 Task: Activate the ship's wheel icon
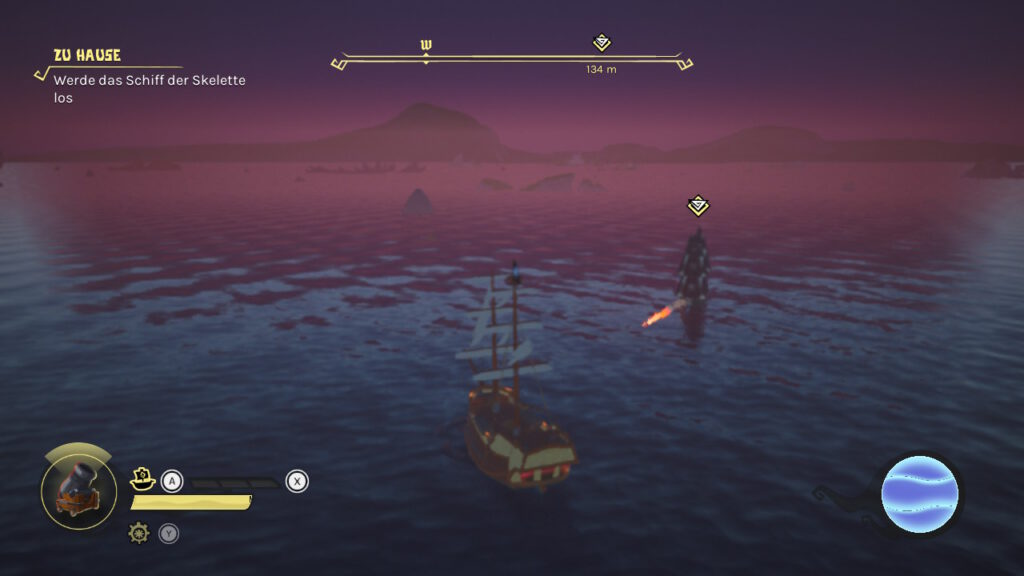[139, 533]
